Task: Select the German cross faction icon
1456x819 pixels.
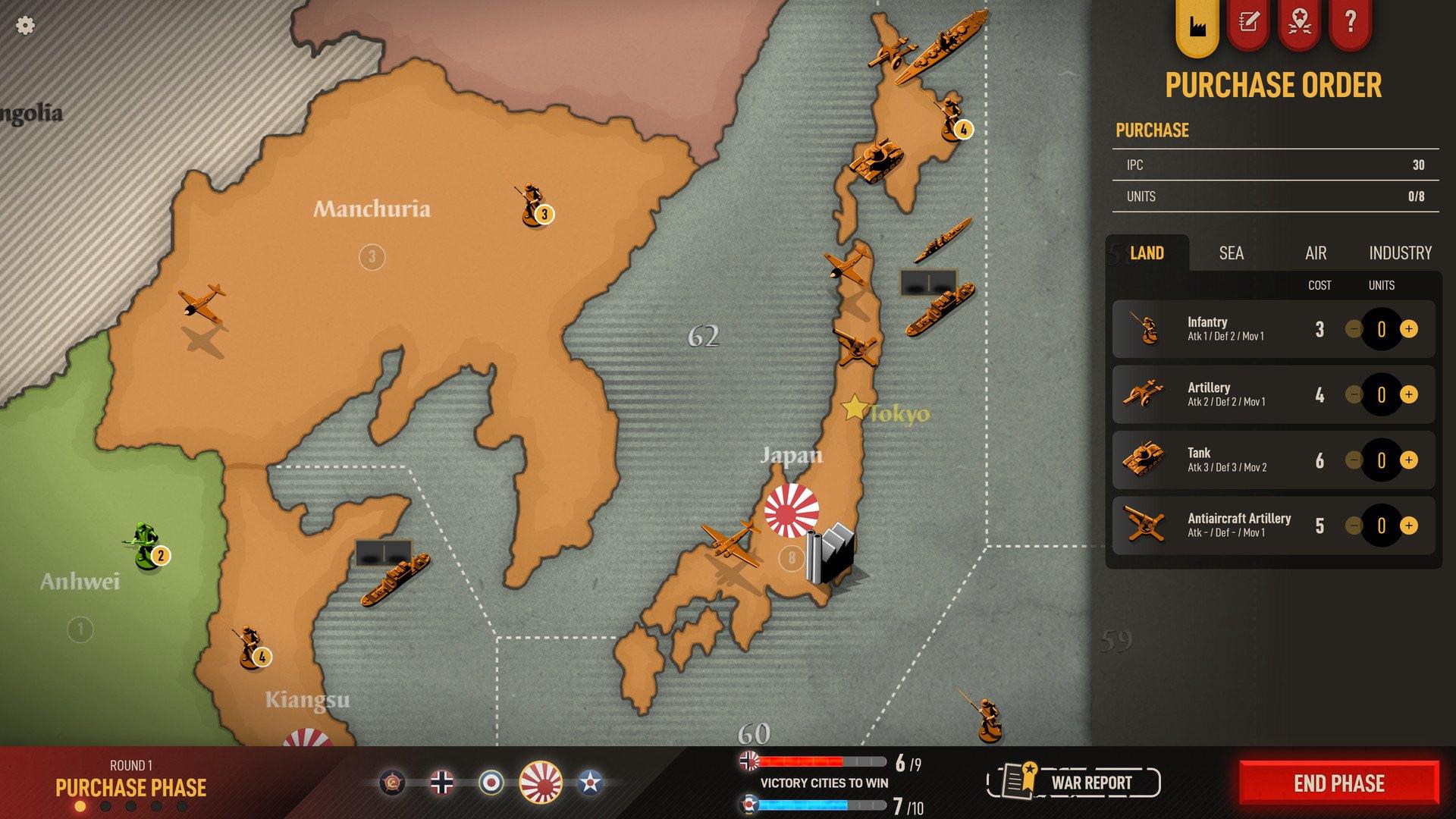Action: point(442,783)
